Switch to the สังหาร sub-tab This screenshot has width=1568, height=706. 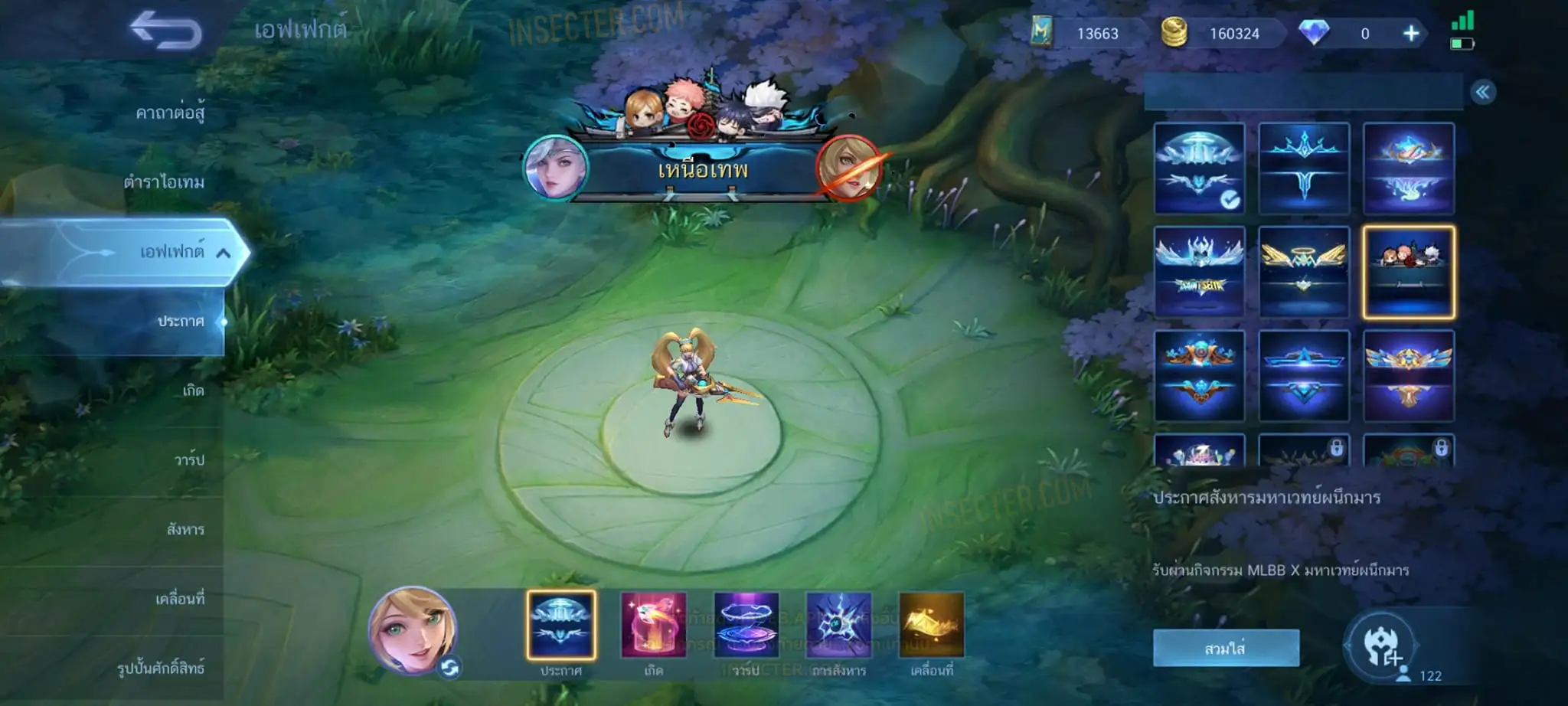tap(185, 529)
